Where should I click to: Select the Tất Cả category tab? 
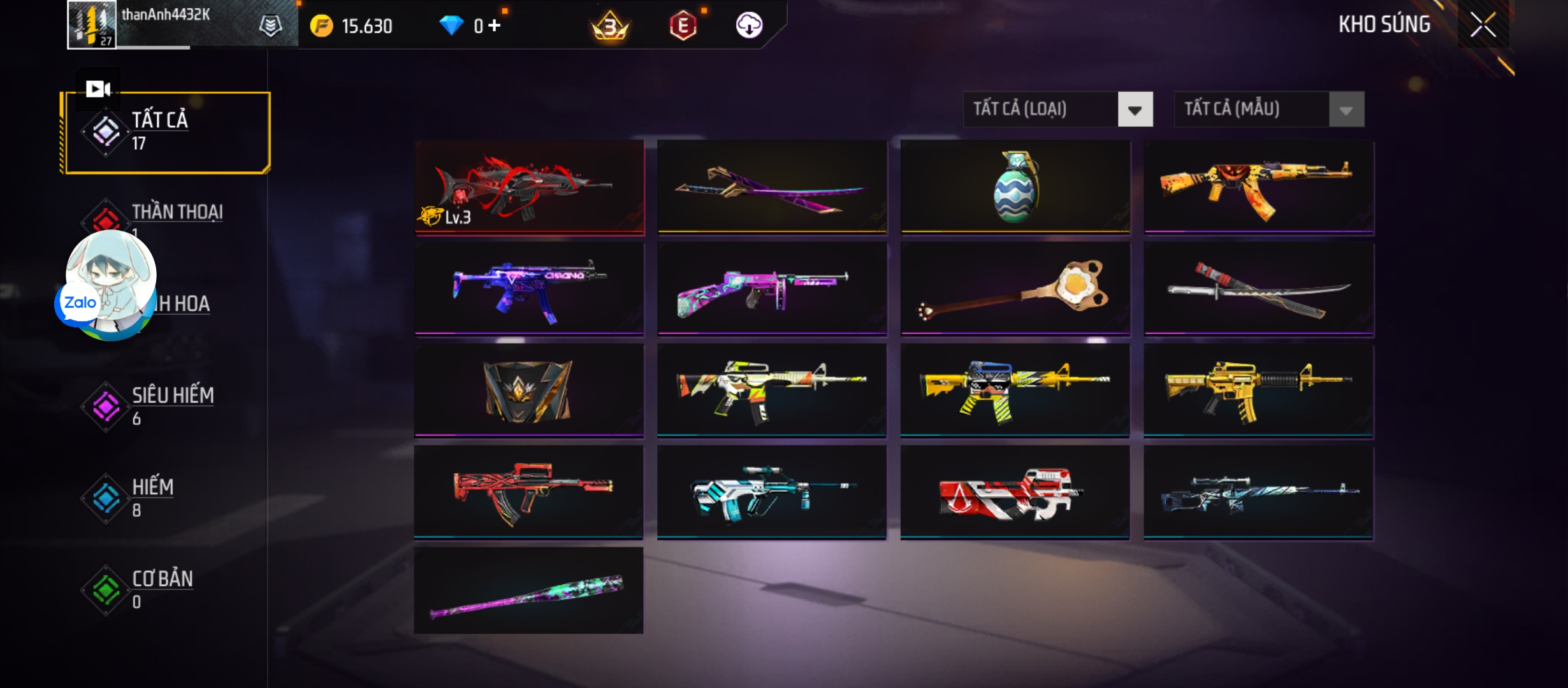coord(166,133)
